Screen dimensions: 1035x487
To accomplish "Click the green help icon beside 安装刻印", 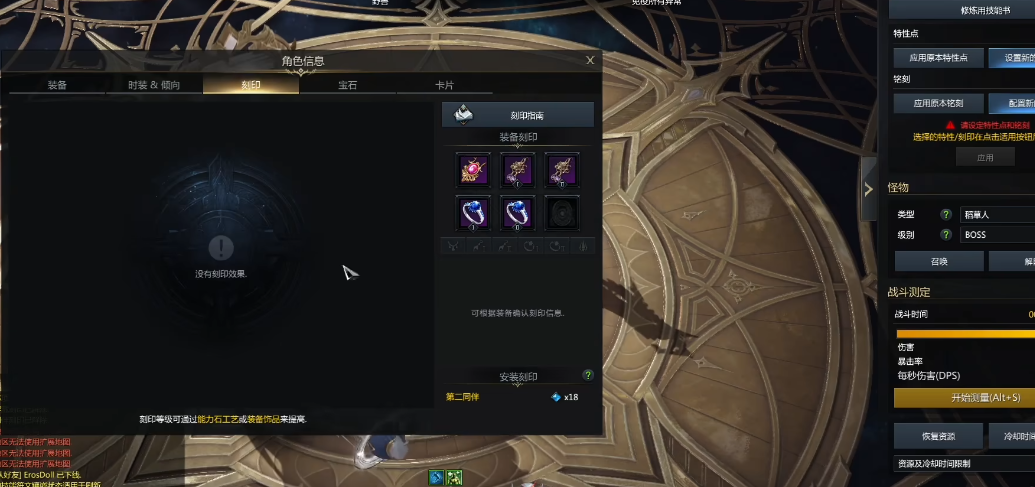I will (588, 375).
